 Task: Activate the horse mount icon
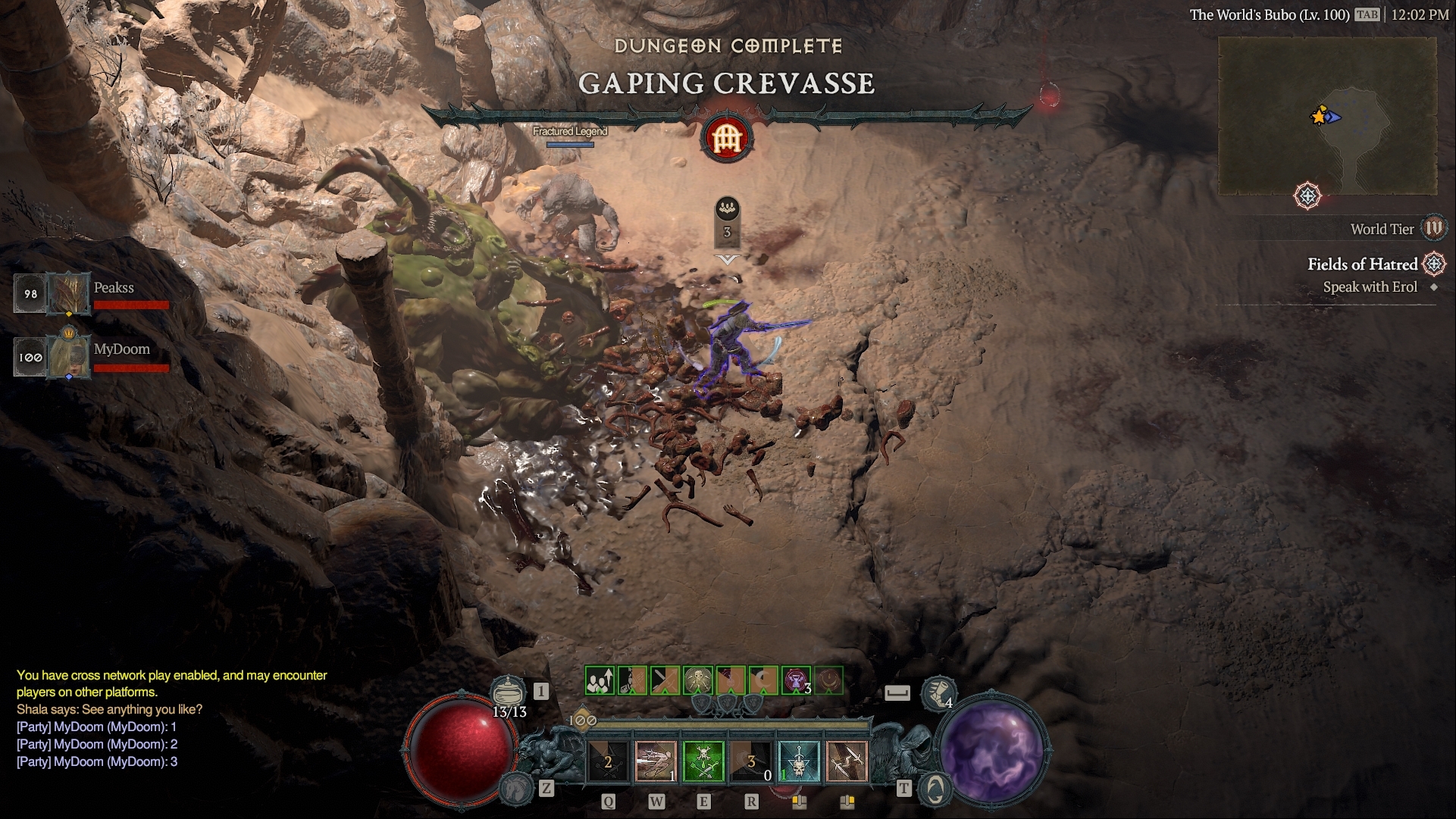(x=516, y=788)
